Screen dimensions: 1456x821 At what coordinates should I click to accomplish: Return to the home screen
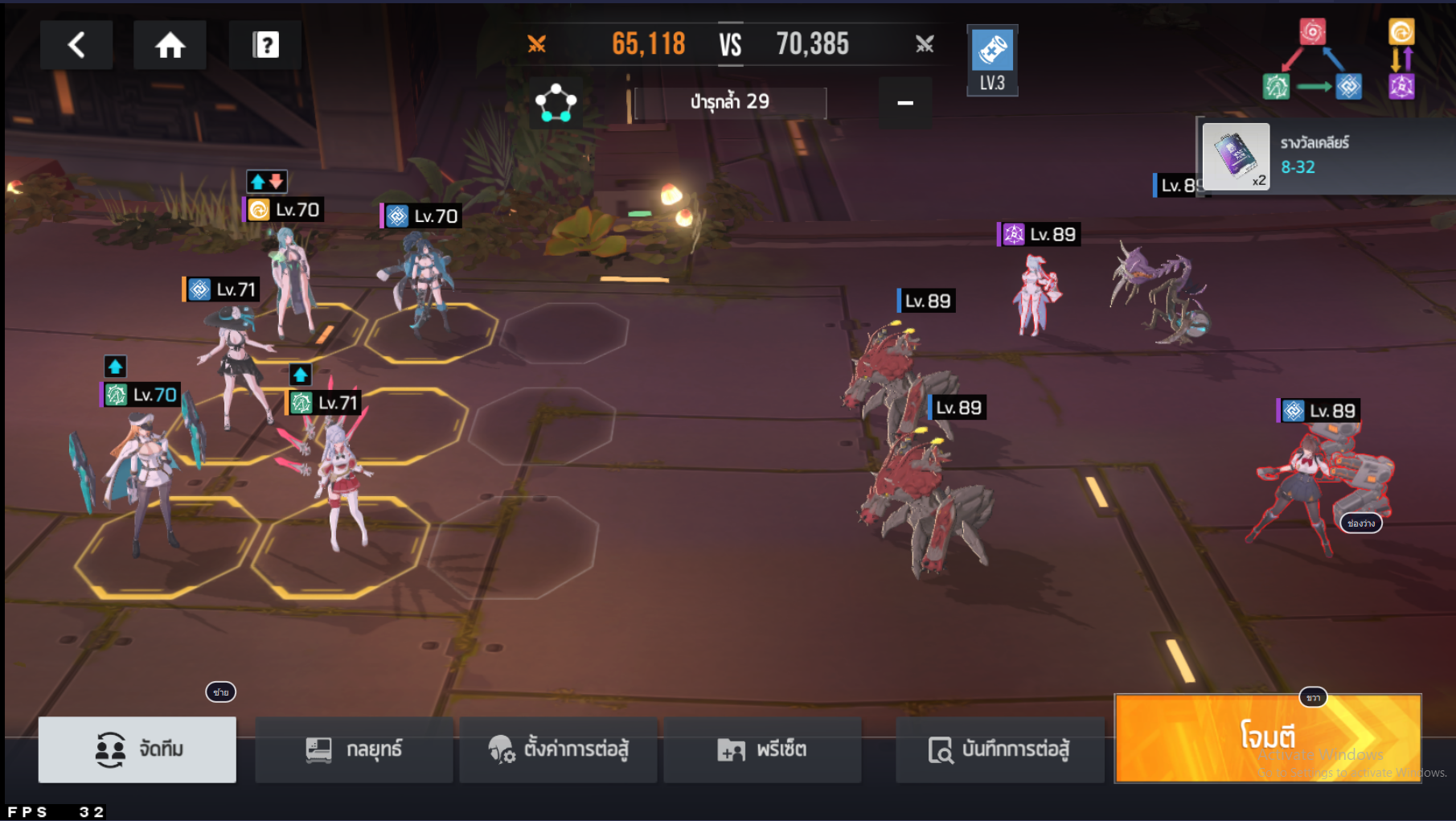[x=170, y=45]
